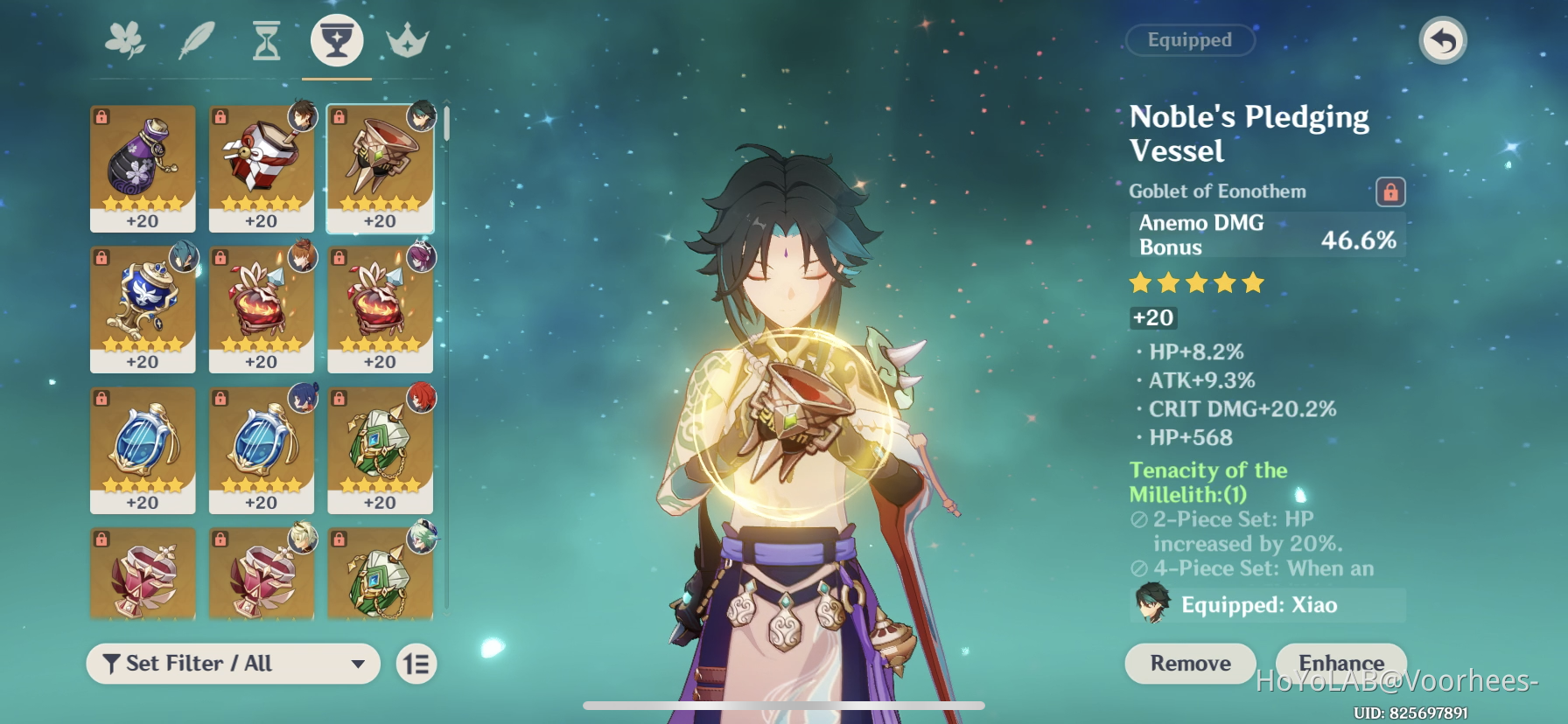The height and width of the screenshot is (724, 1568).
Task: Click the Enhance button
Action: coord(1340,663)
